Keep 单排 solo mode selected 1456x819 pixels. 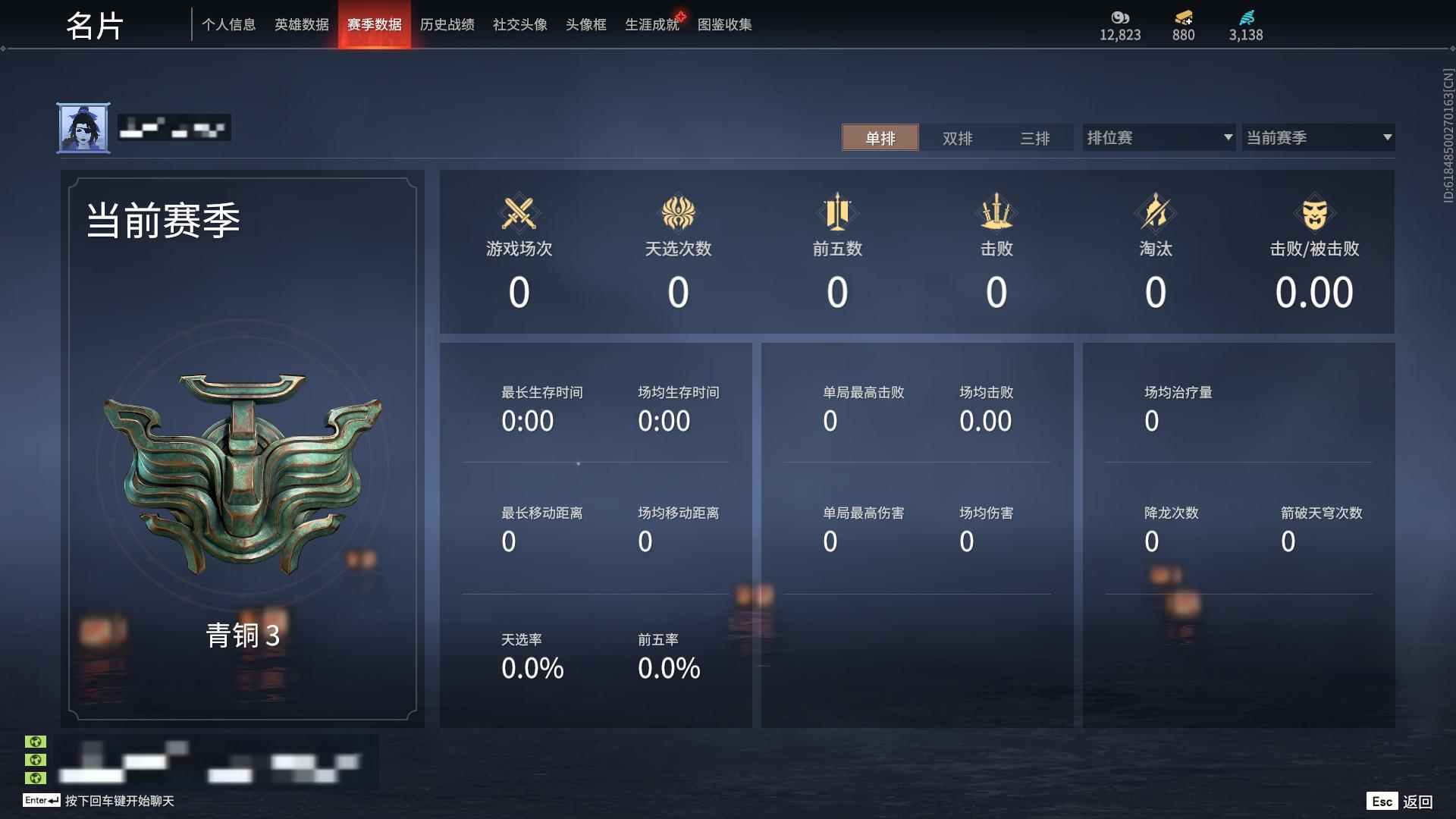coord(880,138)
